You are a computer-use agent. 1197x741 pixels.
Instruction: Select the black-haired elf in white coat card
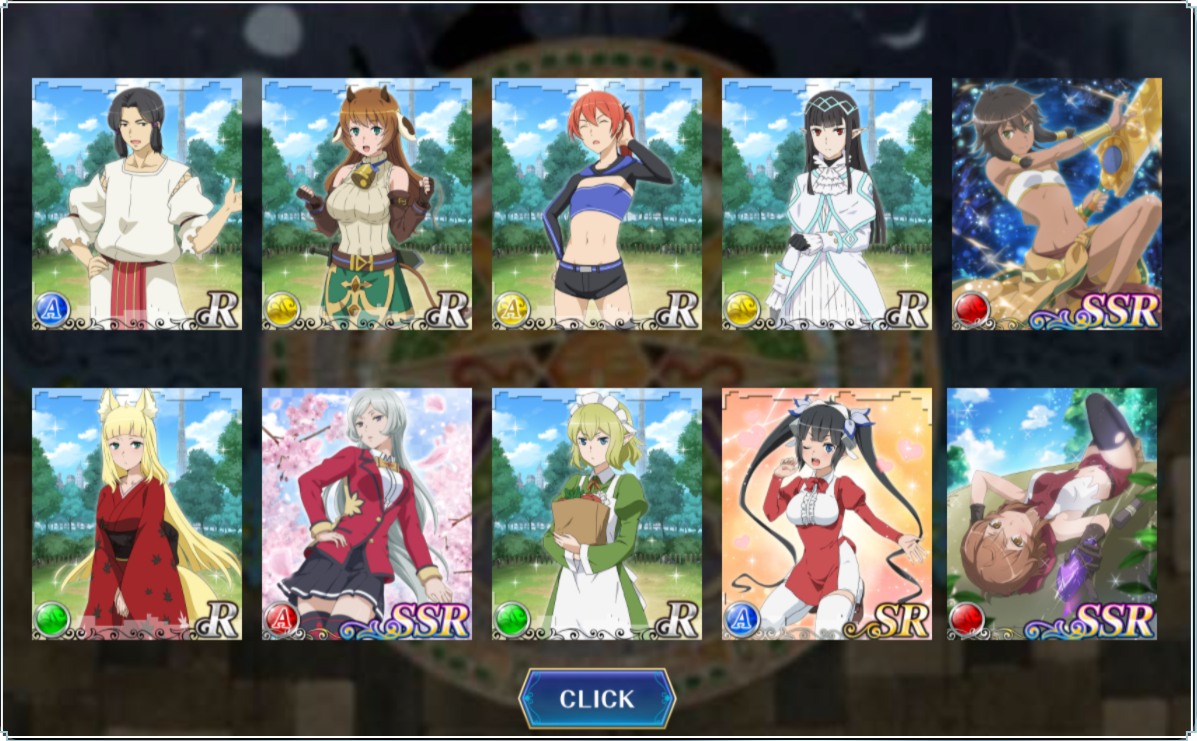pos(827,204)
